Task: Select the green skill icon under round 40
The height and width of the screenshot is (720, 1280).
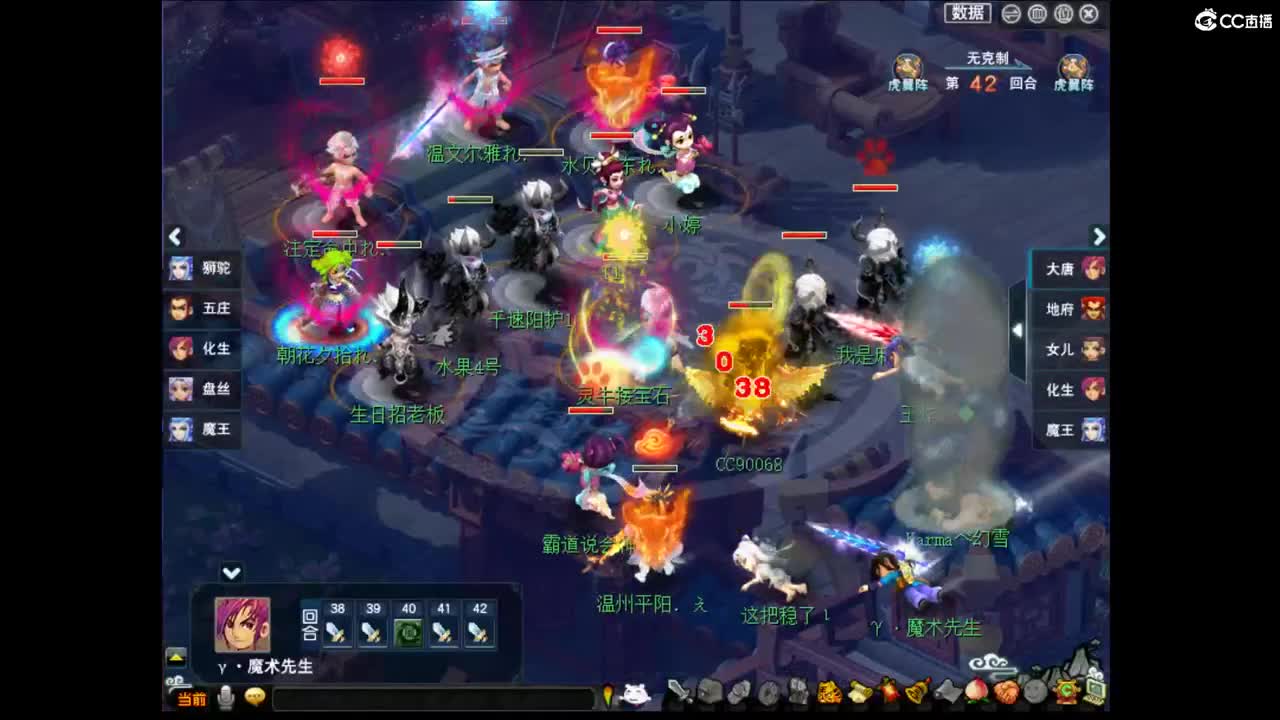Action: point(407,630)
